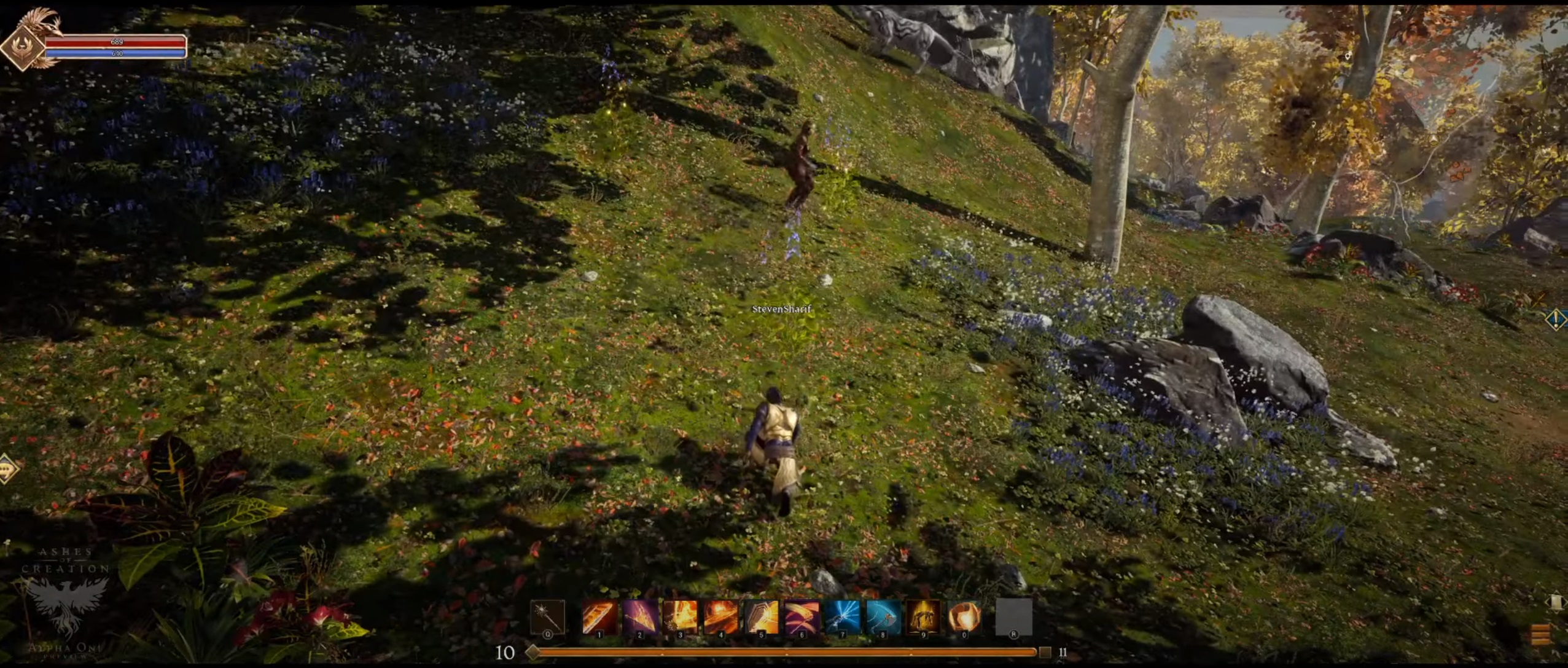
Task: Select the mace weapon slot on the hotbar
Action: point(547,617)
